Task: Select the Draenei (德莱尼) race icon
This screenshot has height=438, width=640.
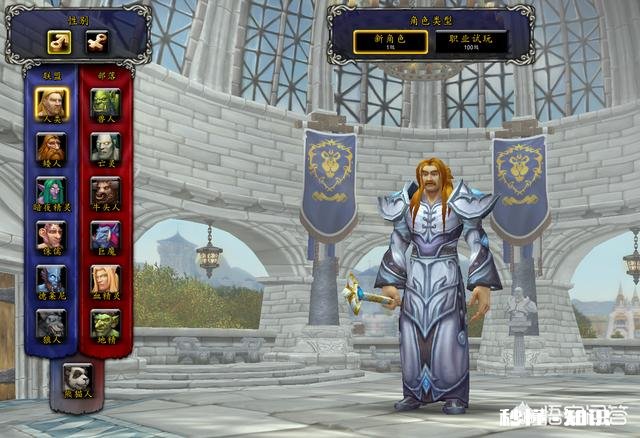Action: pyautogui.click(x=51, y=279)
